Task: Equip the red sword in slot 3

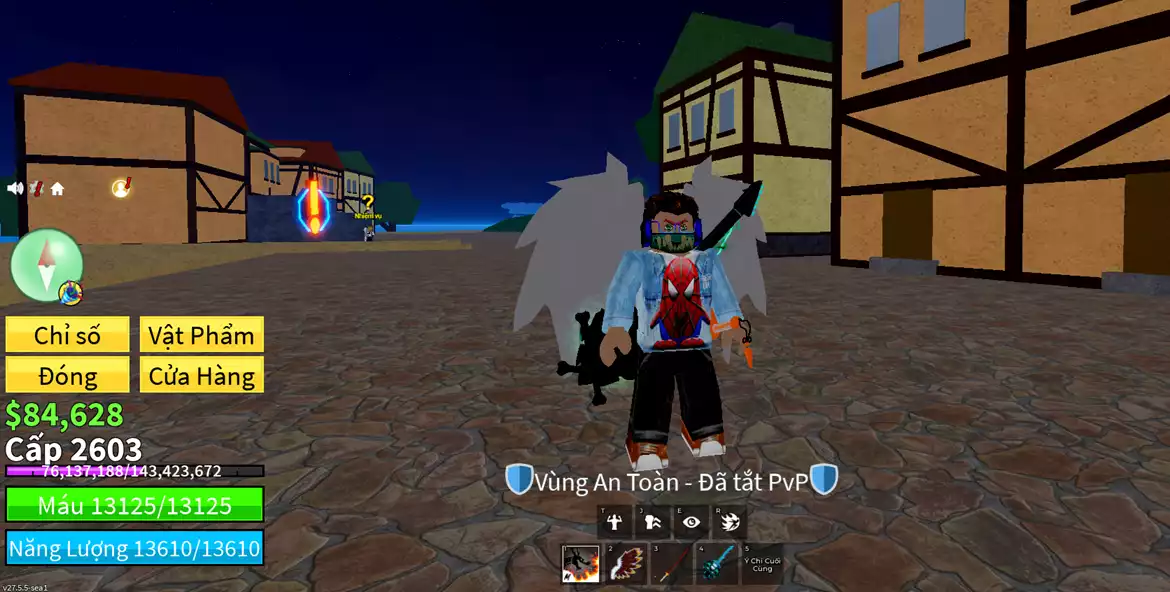Action: (671, 564)
